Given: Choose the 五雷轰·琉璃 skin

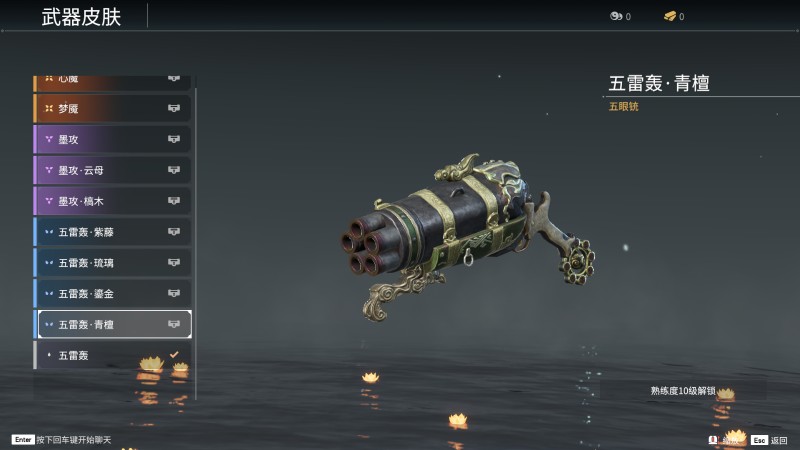Looking at the screenshot, I should [112, 263].
